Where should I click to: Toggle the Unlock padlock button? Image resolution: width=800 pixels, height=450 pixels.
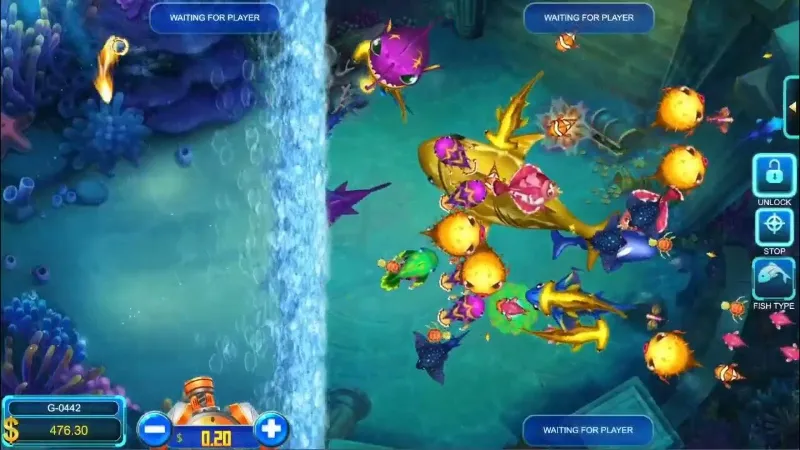[x=774, y=175]
